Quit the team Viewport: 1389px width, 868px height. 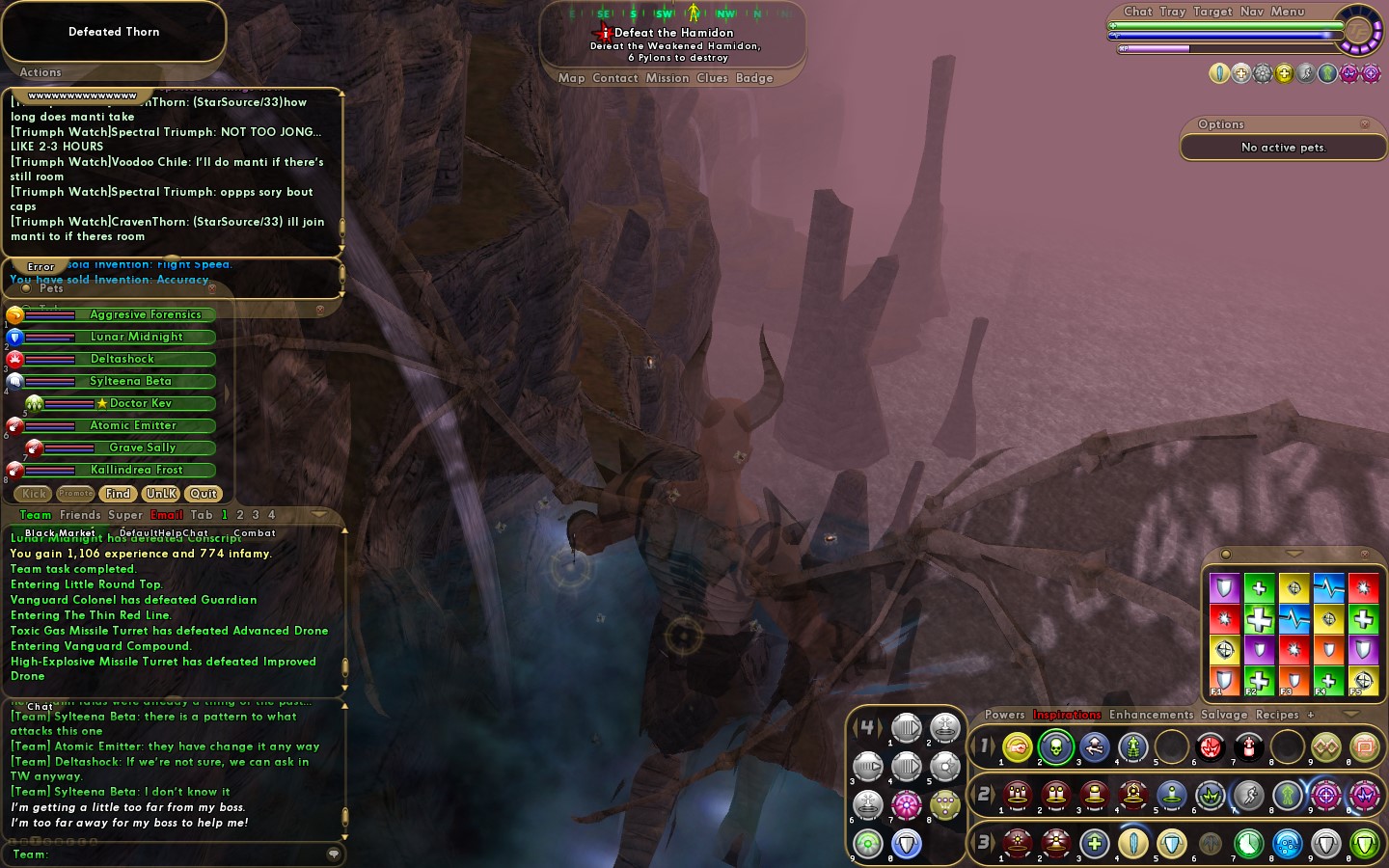click(x=203, y=494)
